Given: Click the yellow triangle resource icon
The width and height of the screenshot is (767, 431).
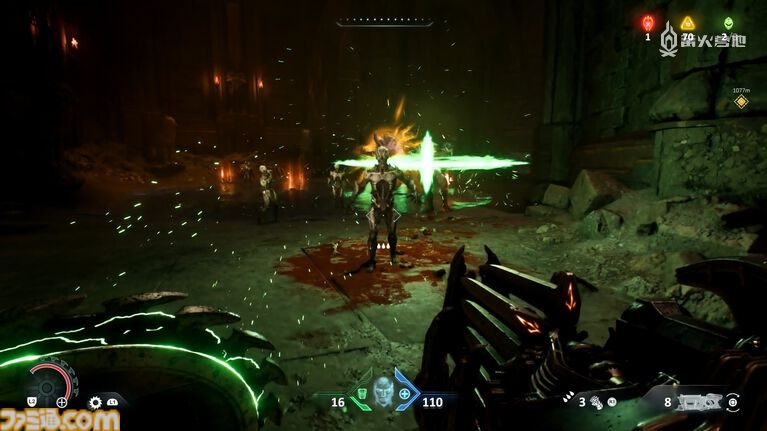Looking at the screenshot, I should (687, 23).
